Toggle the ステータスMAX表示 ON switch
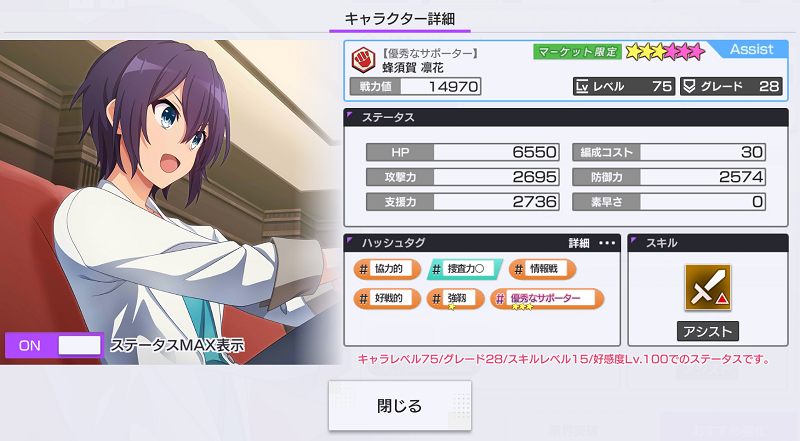800x441 pixels. 54,345
